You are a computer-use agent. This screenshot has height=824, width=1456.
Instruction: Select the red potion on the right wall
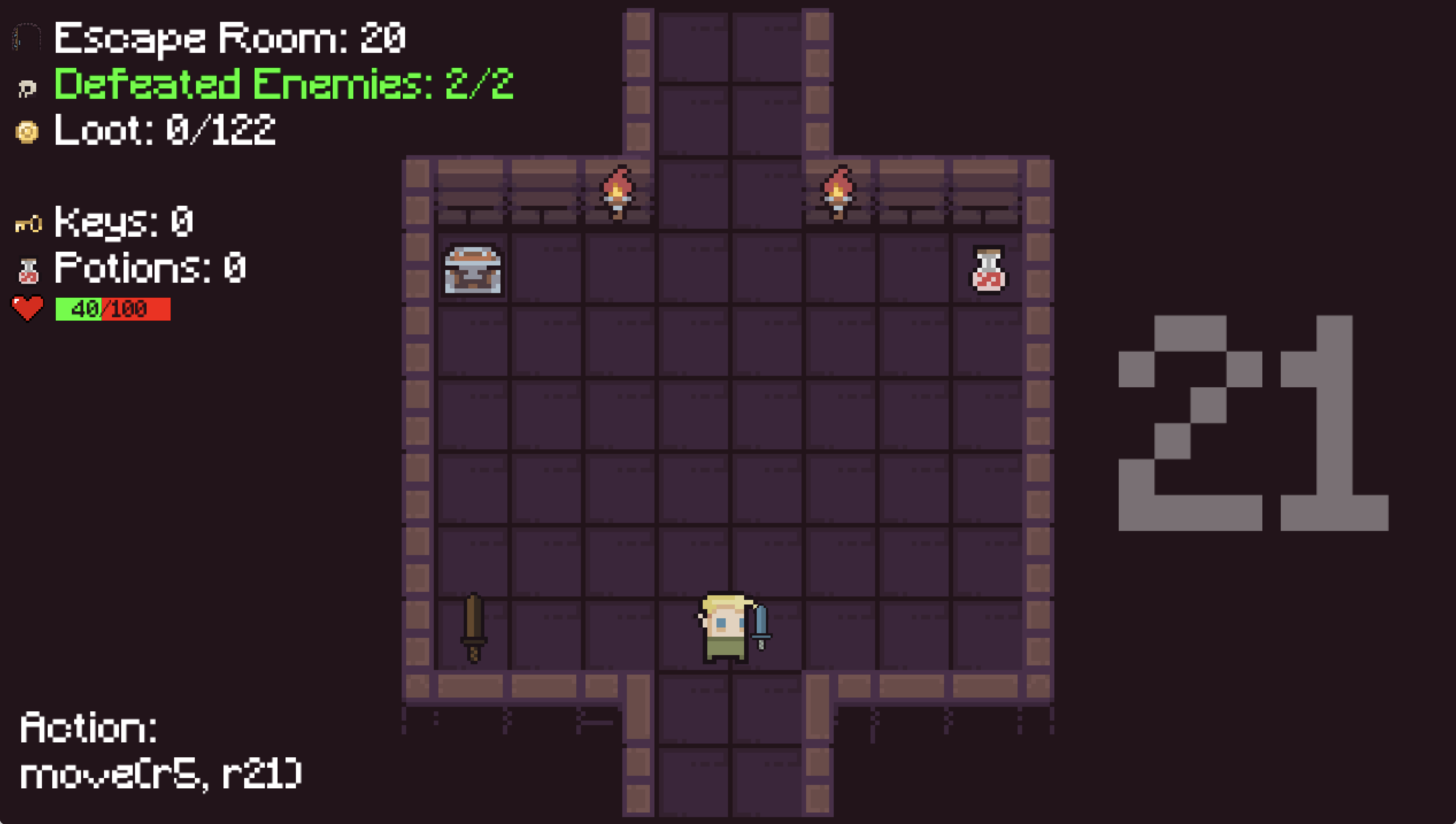click(989, 269)
